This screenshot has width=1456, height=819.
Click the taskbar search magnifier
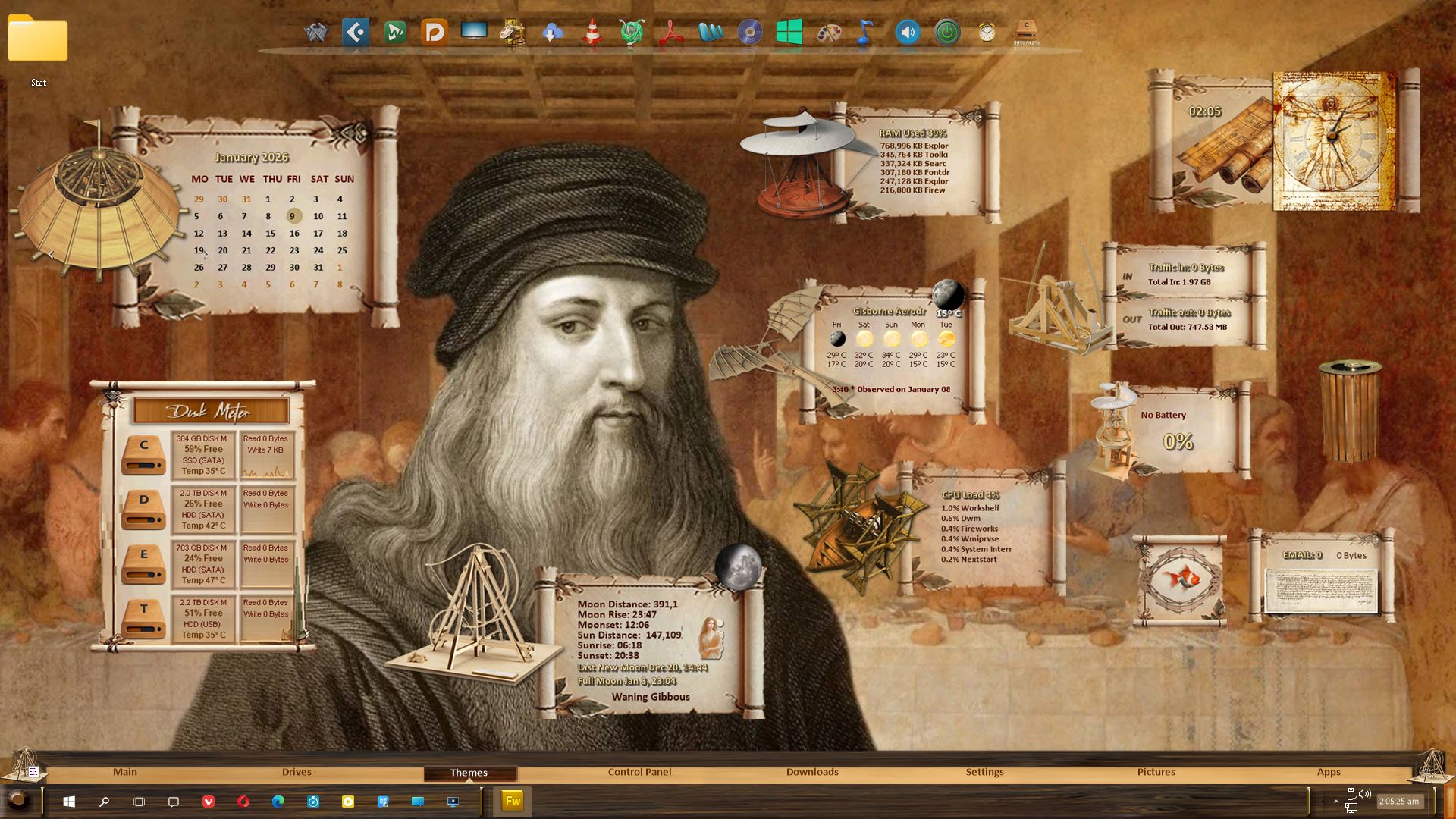105,802
